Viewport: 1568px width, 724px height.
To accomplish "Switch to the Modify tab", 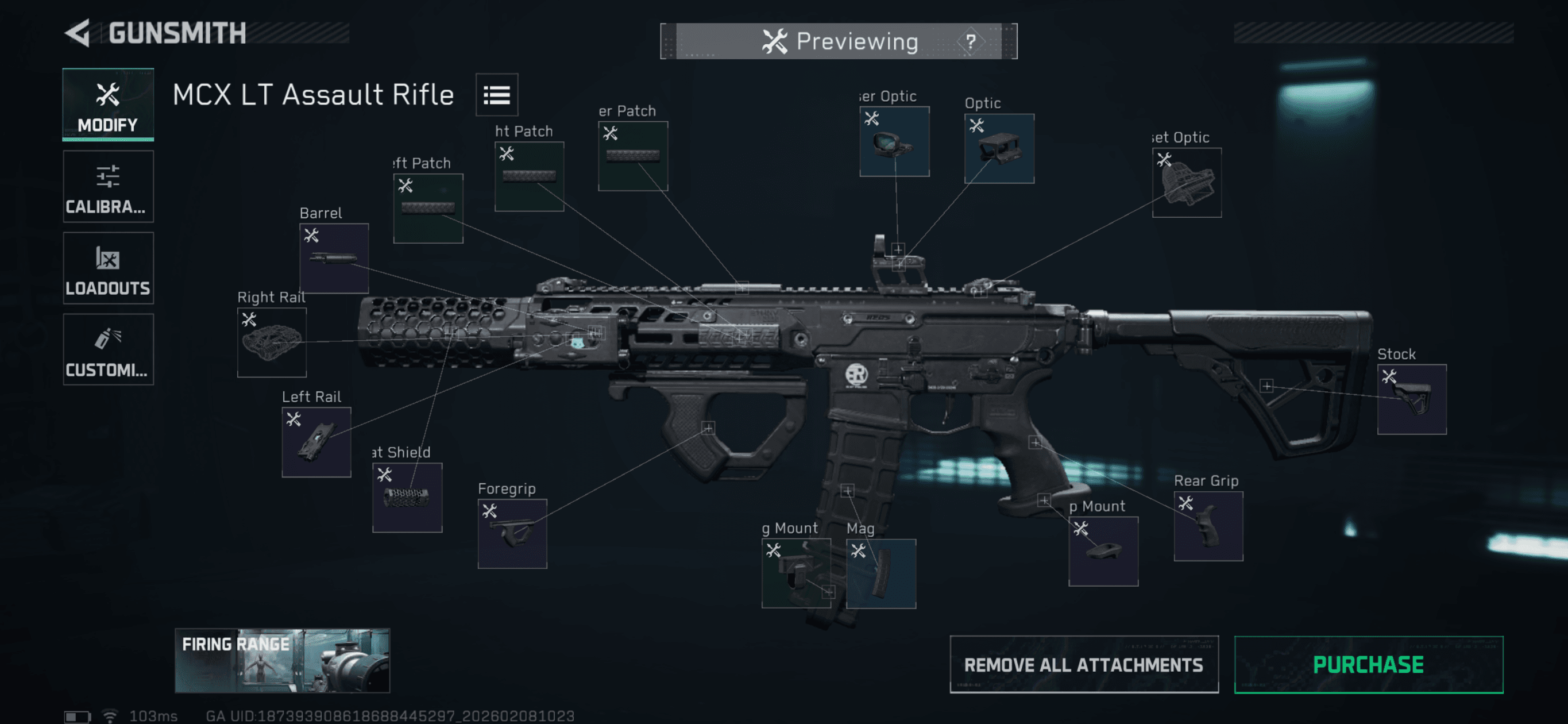I will point(108,104).
